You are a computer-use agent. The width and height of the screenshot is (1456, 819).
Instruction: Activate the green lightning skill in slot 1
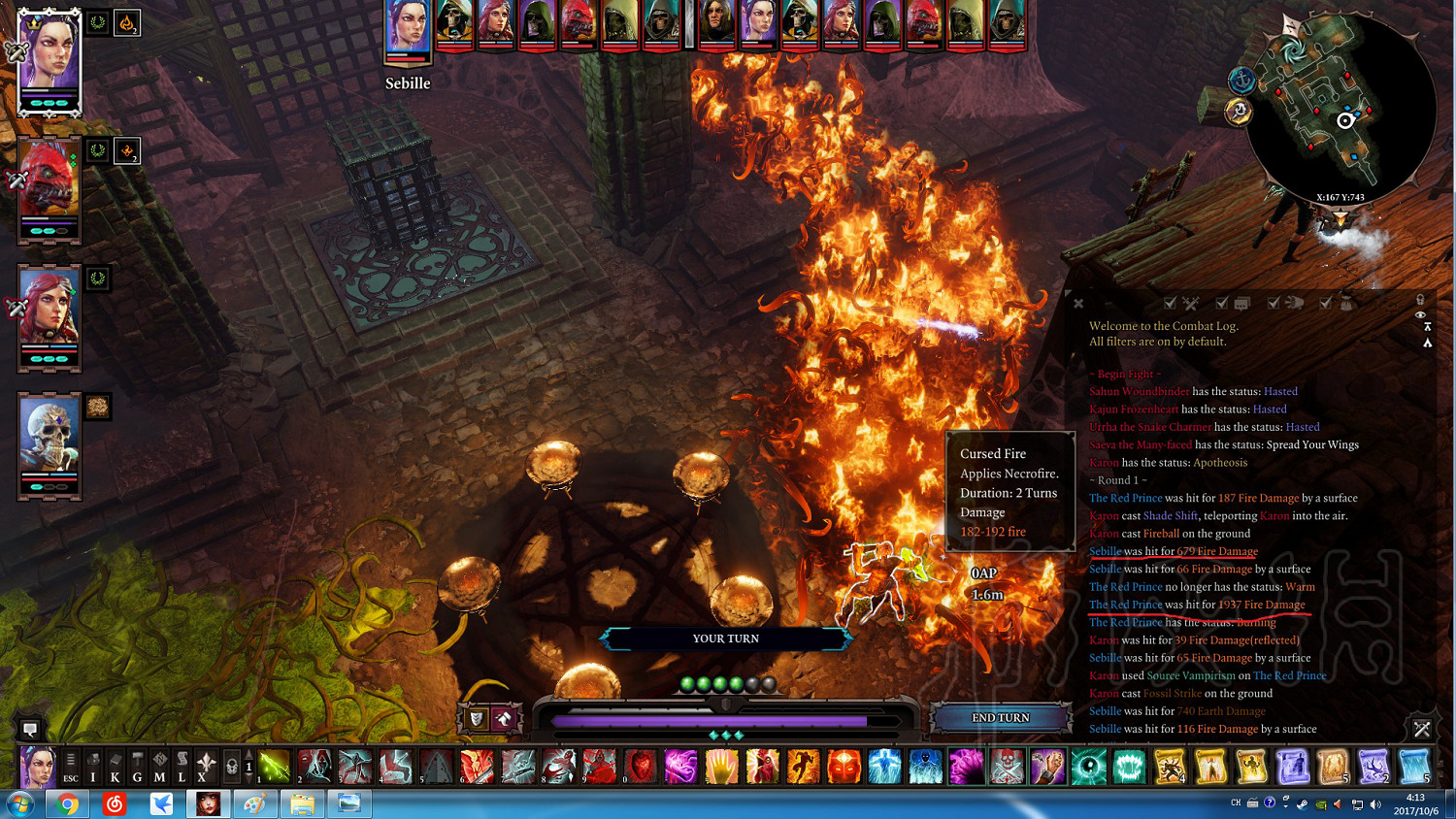pos(275,767)
